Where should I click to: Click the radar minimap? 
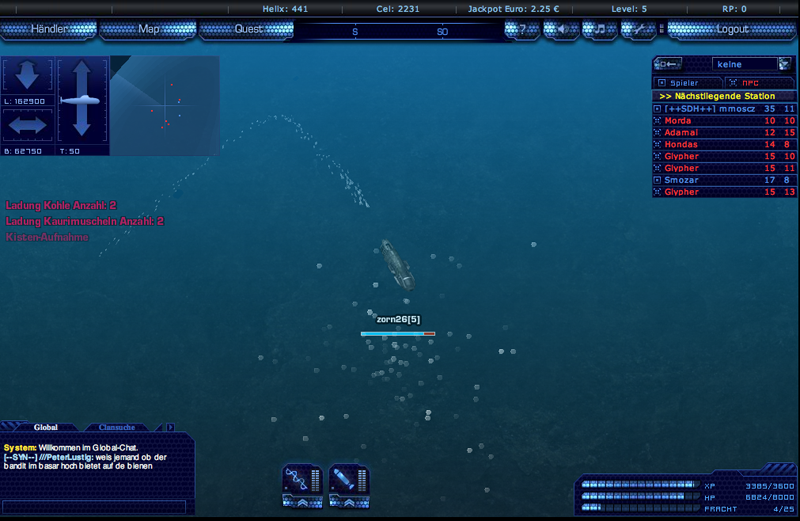point(164,105)
